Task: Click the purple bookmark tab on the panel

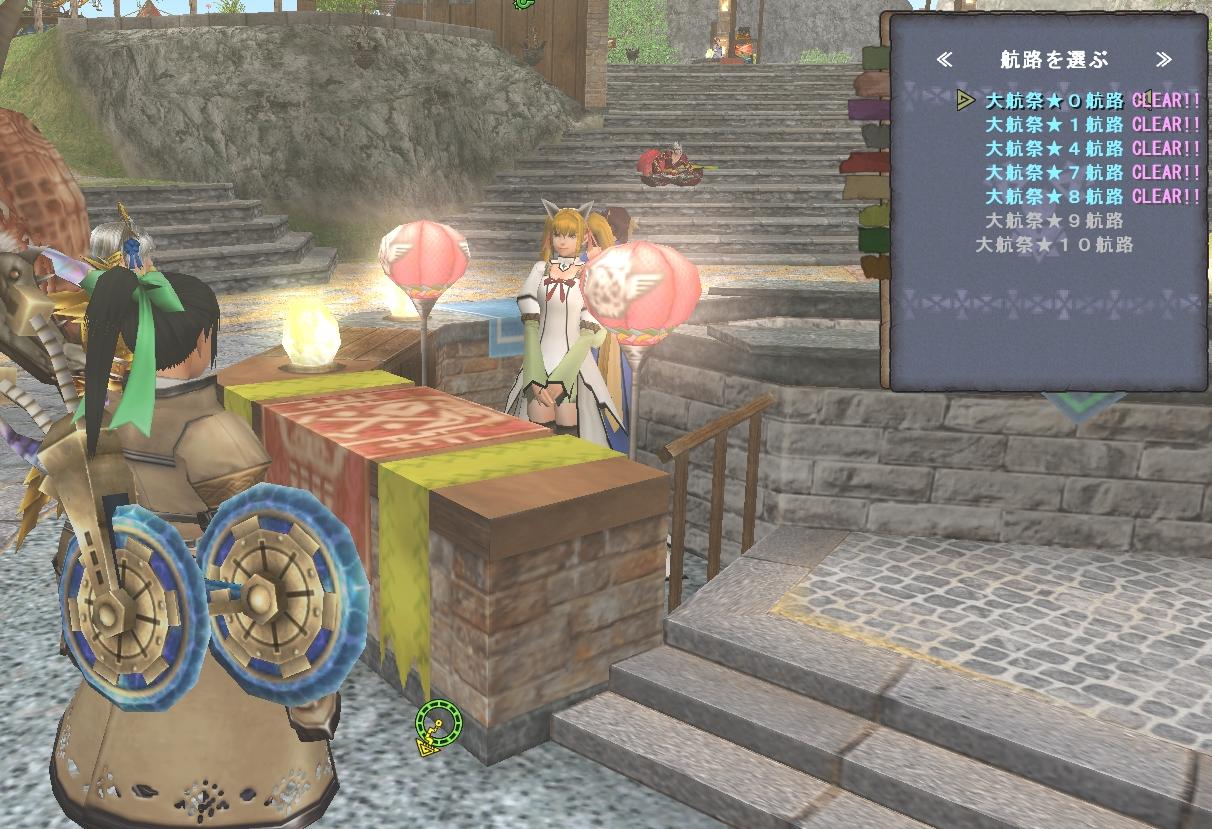Action: (868, 108)
